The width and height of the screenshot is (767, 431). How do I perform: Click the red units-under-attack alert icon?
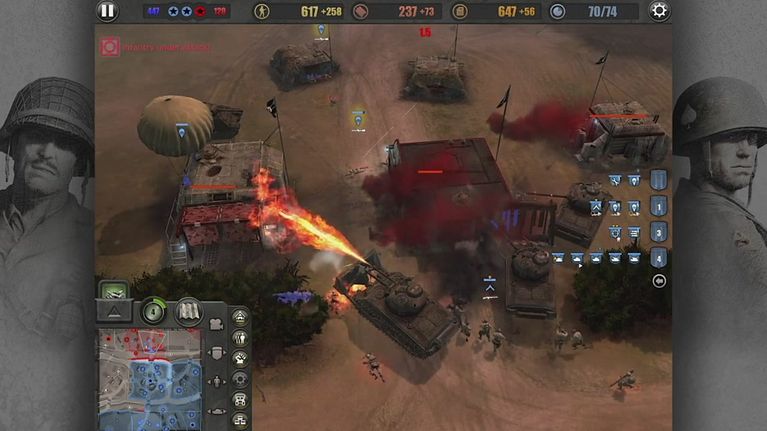pyautogui.click(x=110, y=46)
